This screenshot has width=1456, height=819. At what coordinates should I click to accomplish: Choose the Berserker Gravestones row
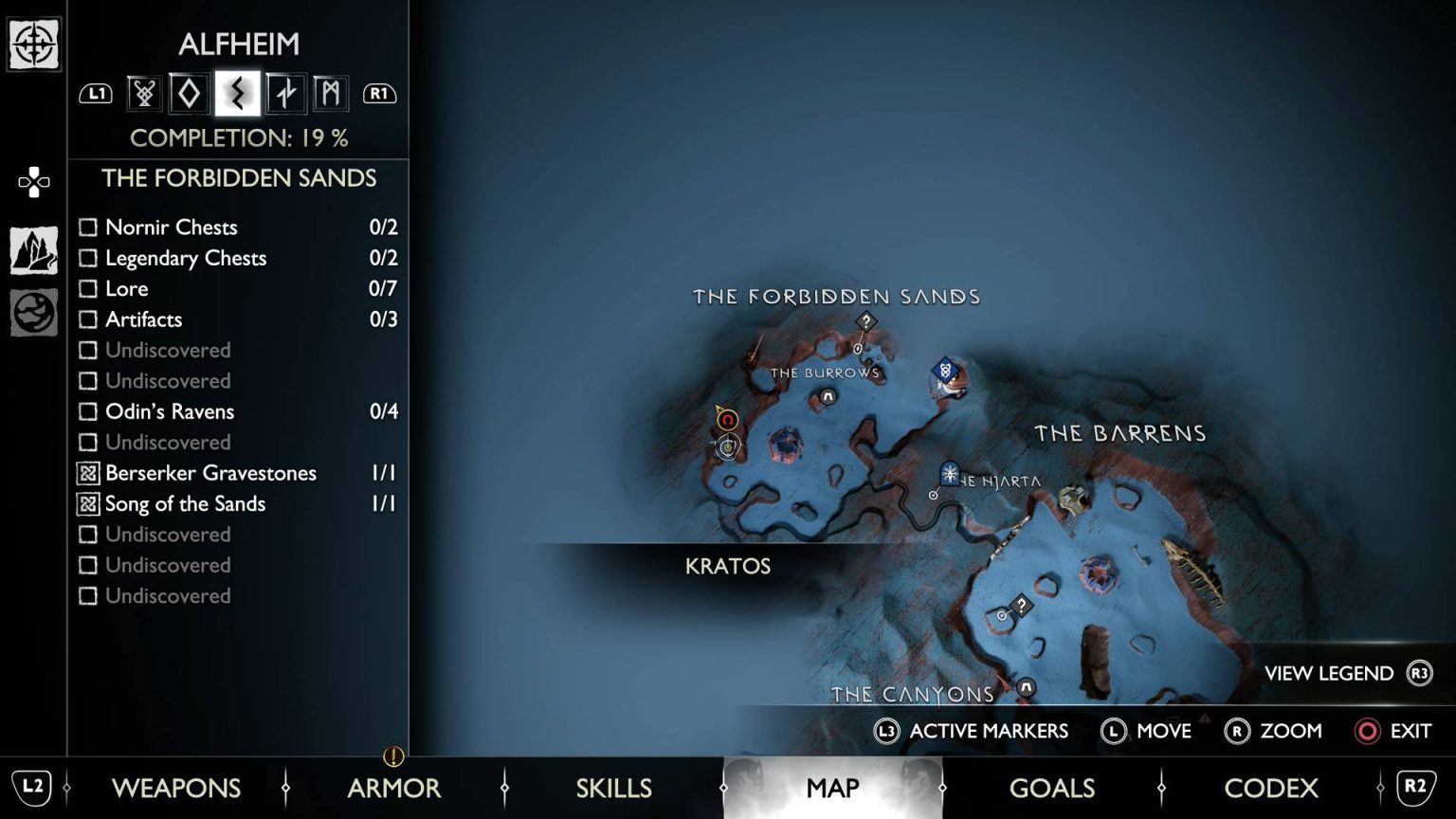coord(238,473)
